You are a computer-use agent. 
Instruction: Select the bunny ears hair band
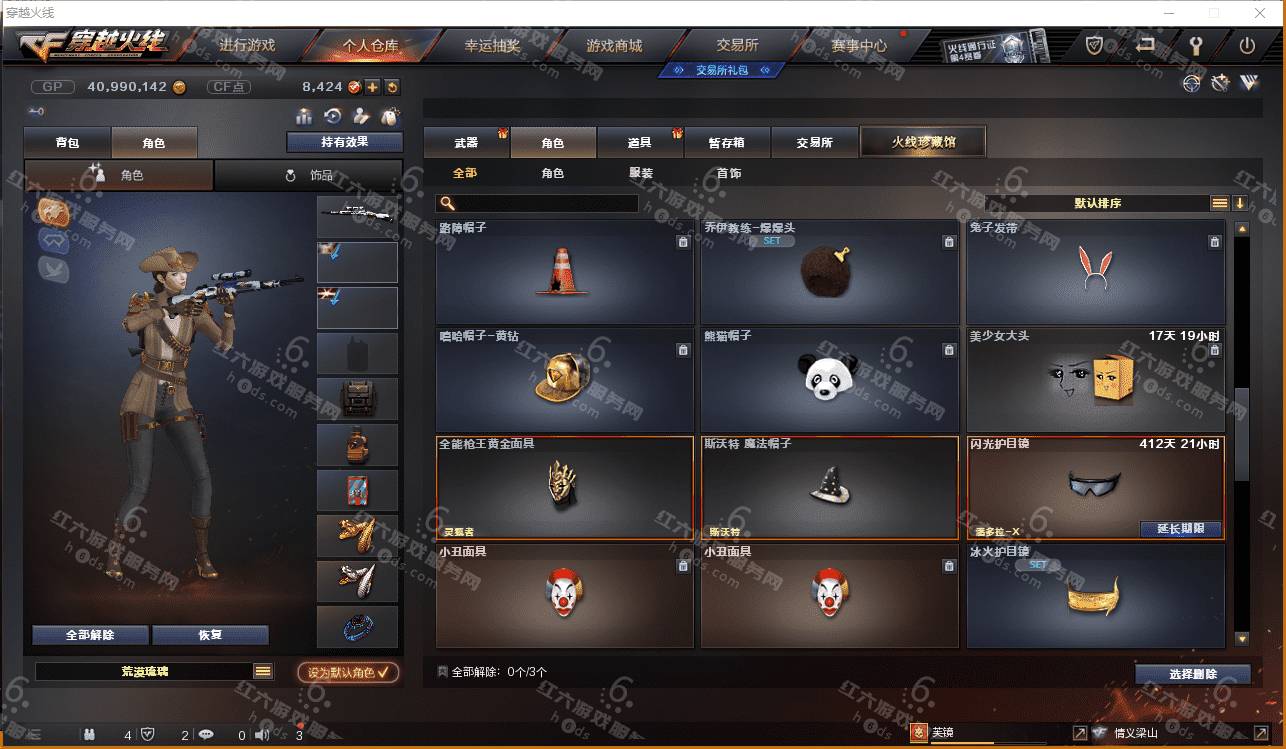[1095, 272]
